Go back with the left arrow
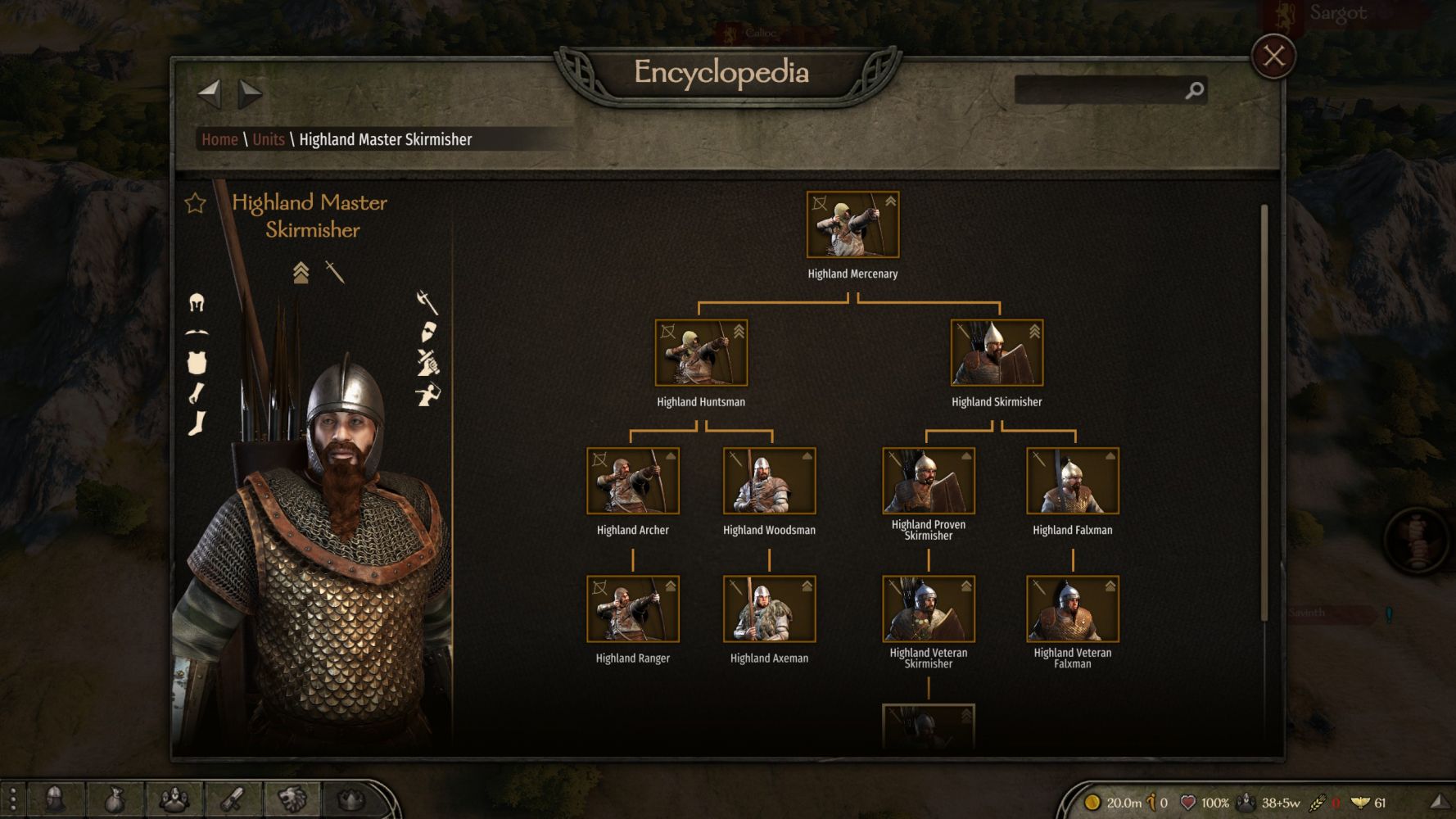 (210, 94)
